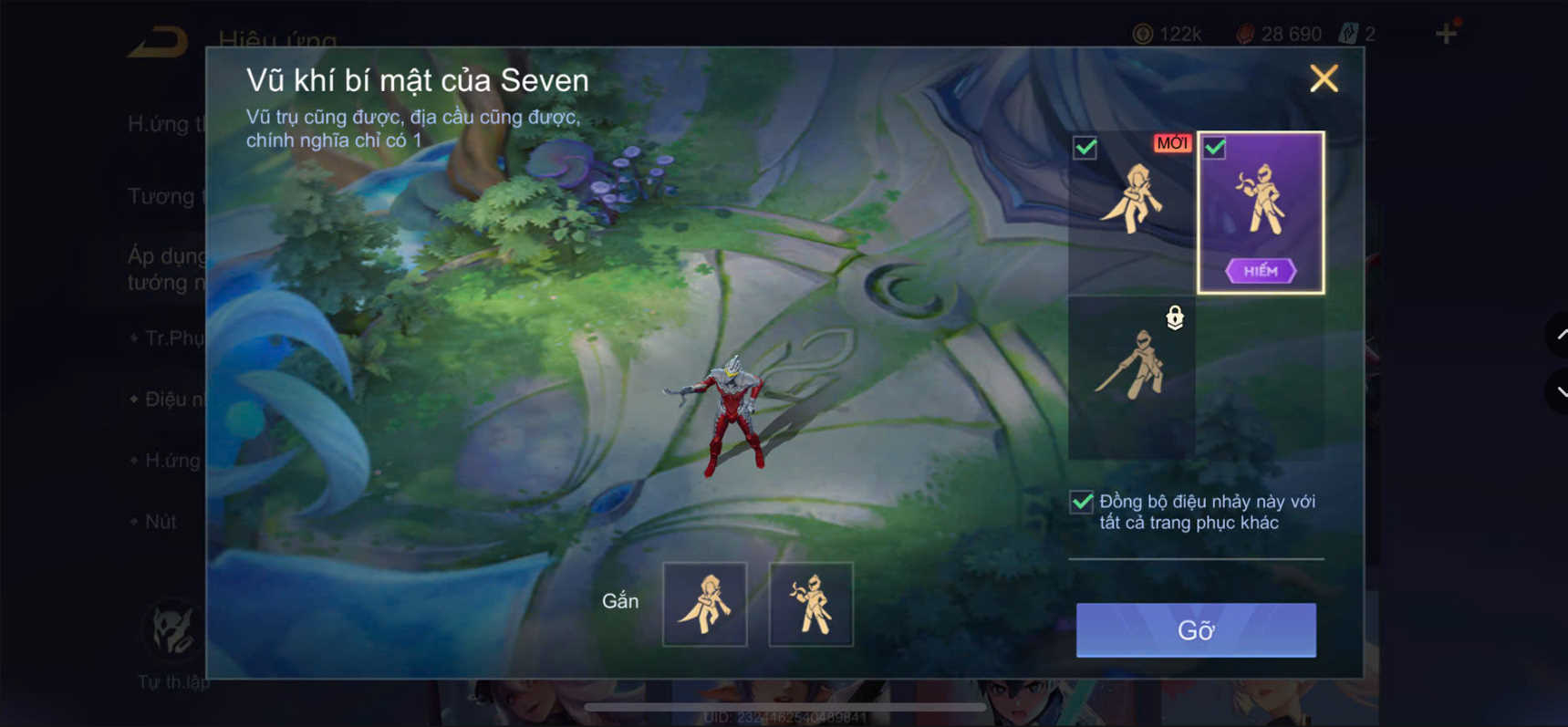Select the second attached icon beside Gắn
Viewport: 1568px width, 727px height.
tap(810, 604)
